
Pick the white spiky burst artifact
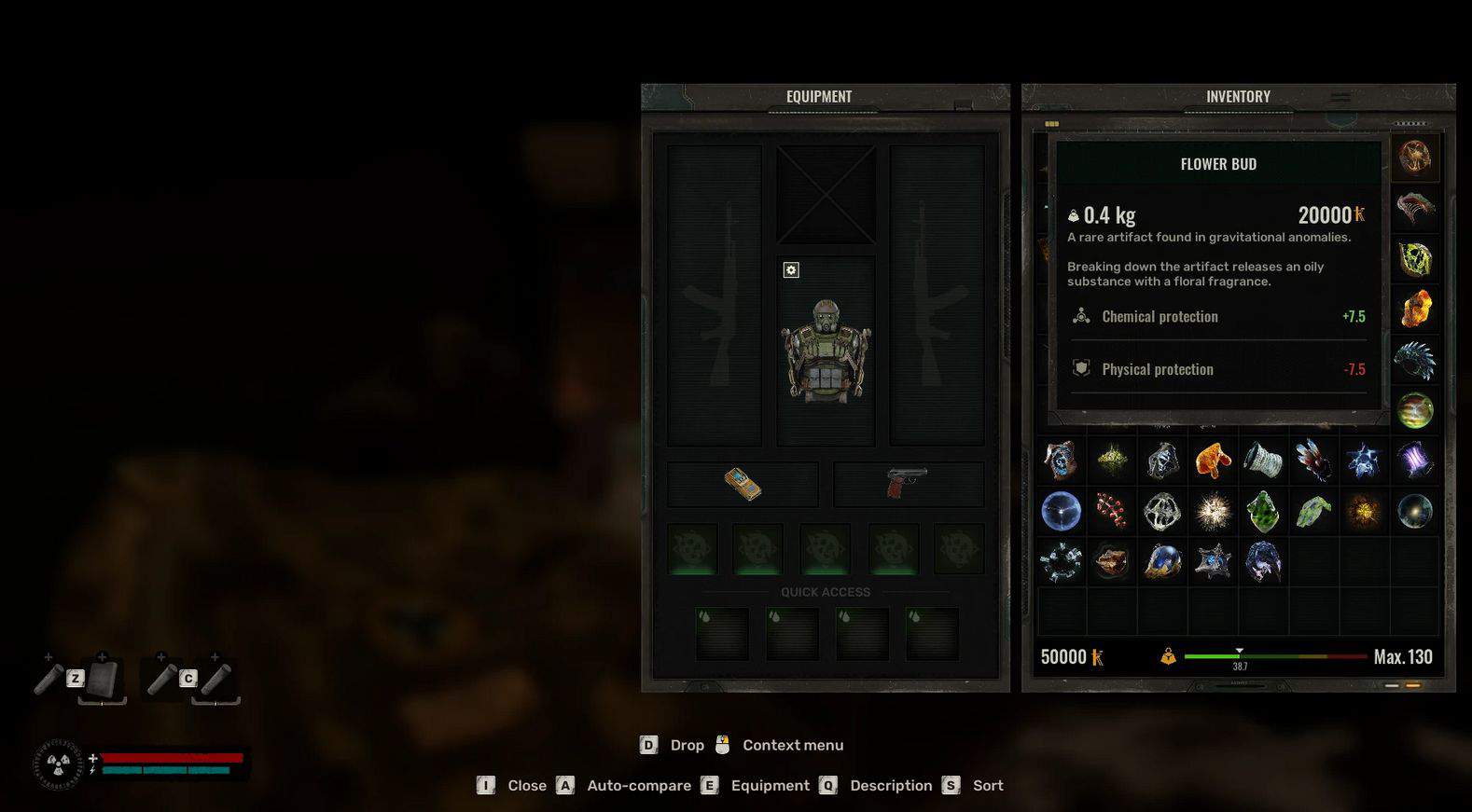pos(1213,511)
